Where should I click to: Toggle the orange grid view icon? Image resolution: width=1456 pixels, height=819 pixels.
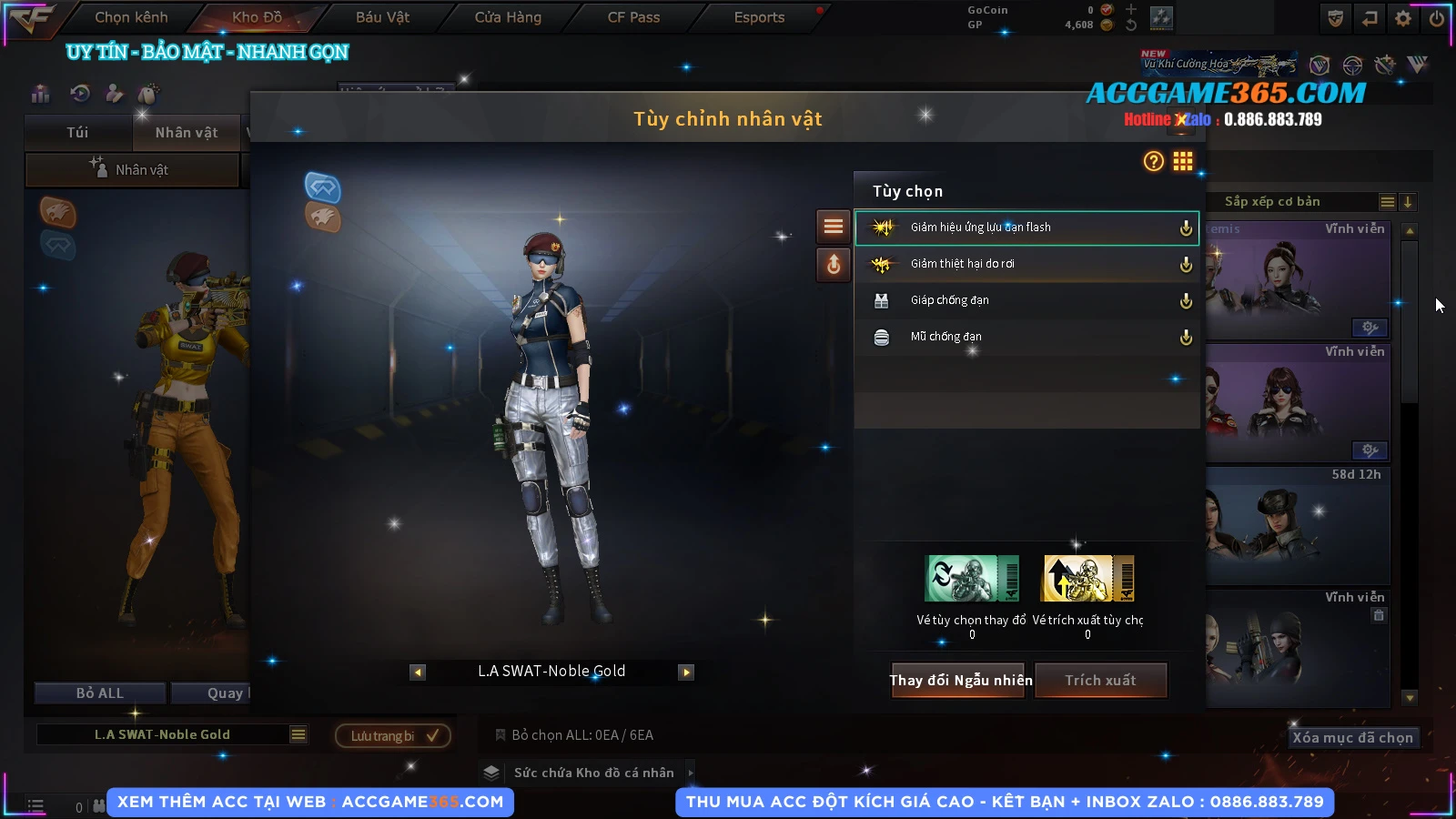pos(1182,162)
